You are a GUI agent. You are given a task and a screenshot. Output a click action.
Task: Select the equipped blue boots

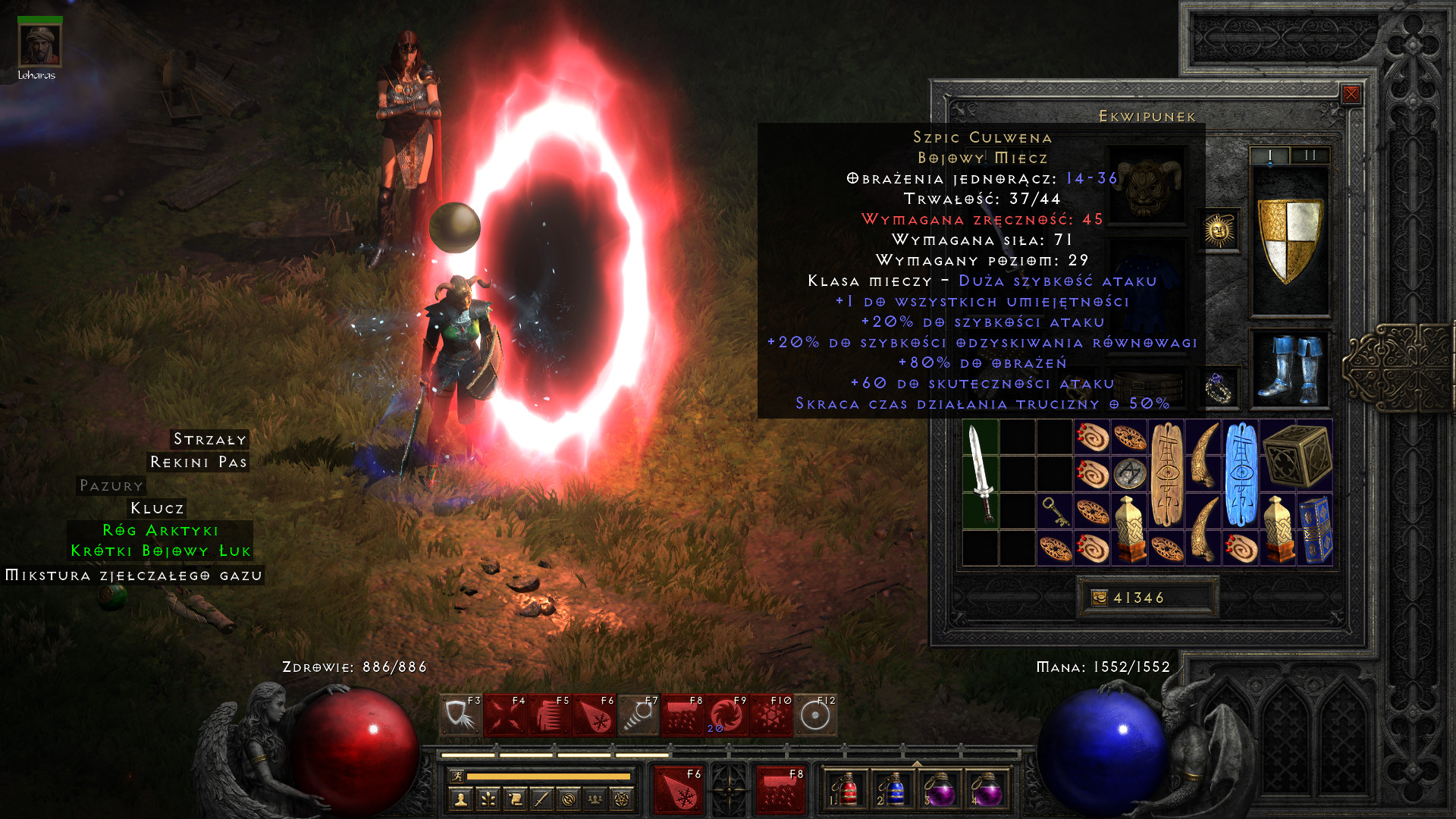point(1290,369)
